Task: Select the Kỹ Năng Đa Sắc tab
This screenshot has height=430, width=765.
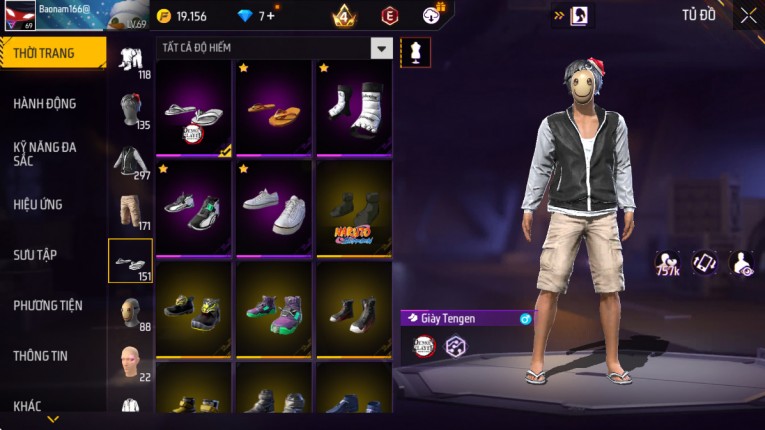Action: (x=45, y=153)
